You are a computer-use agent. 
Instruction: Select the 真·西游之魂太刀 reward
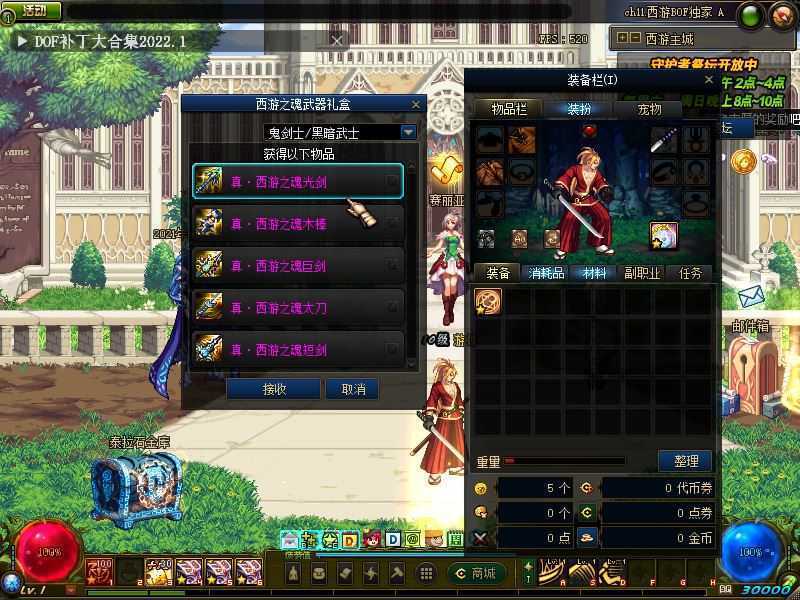297,307
